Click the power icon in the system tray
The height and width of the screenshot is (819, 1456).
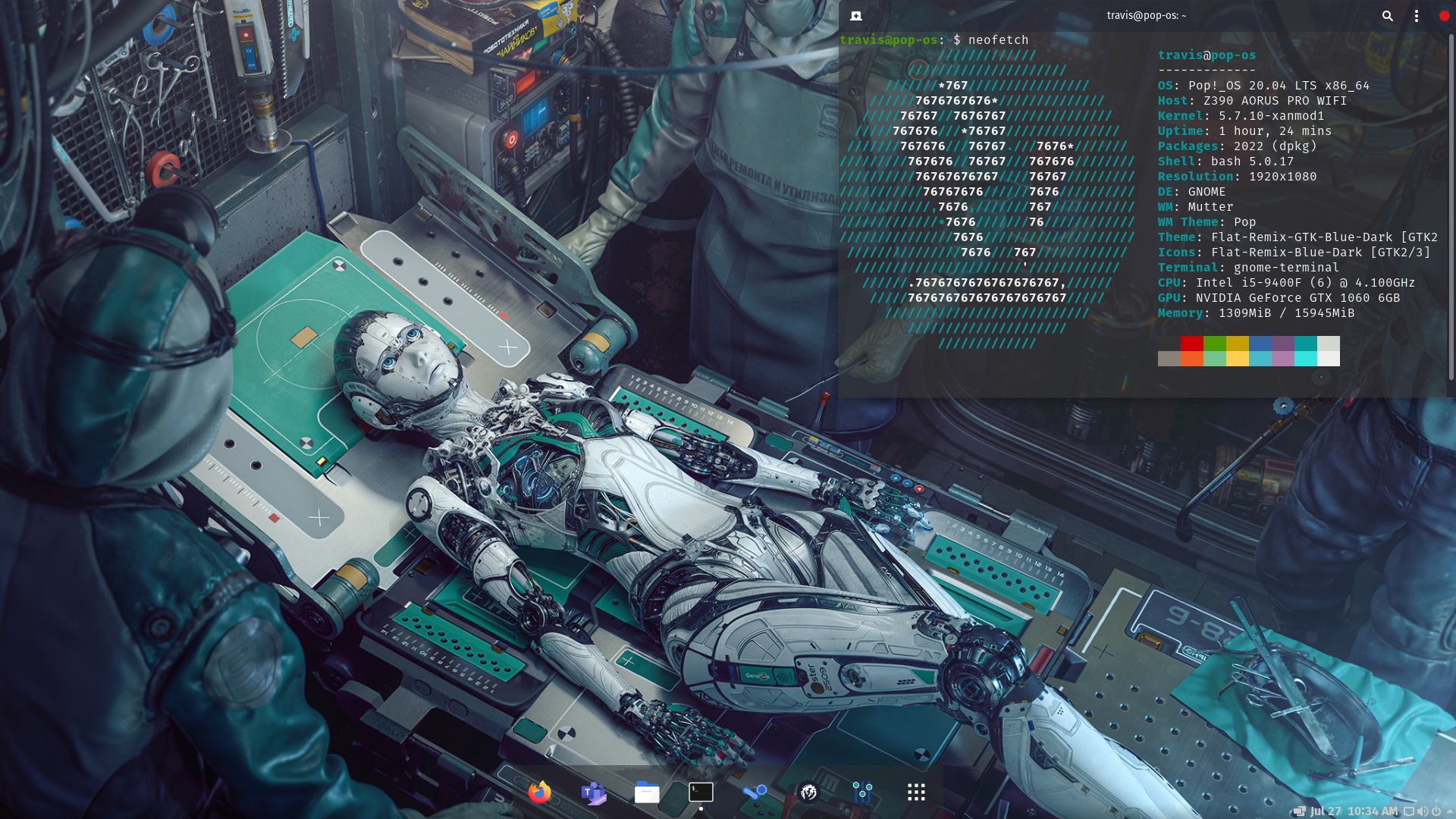click(1435, 810)
